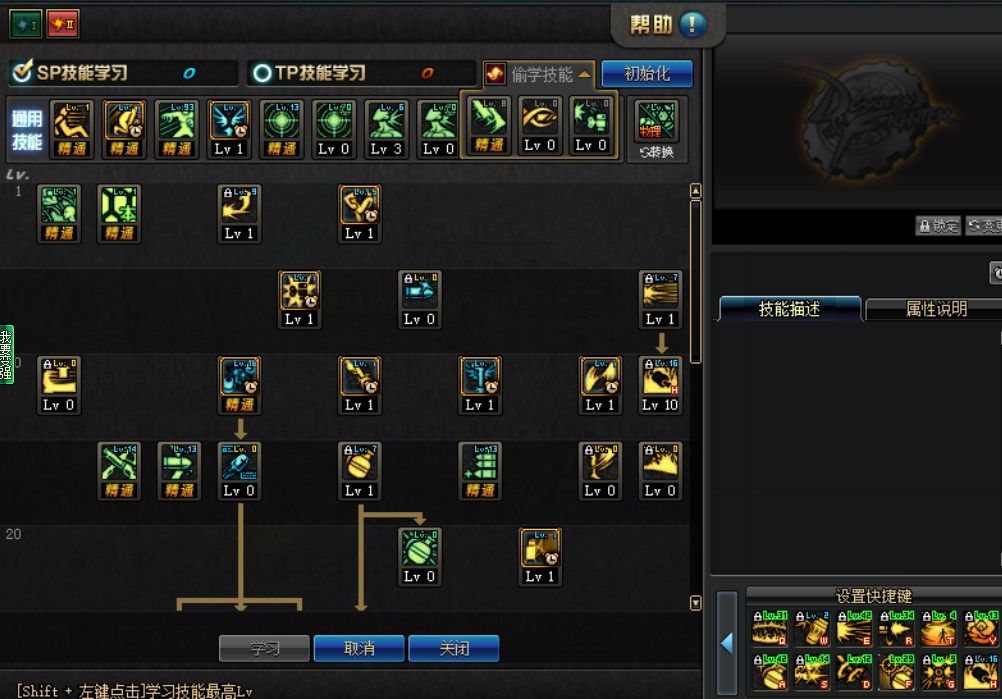Select the green skill preset I button

(24, 23)
